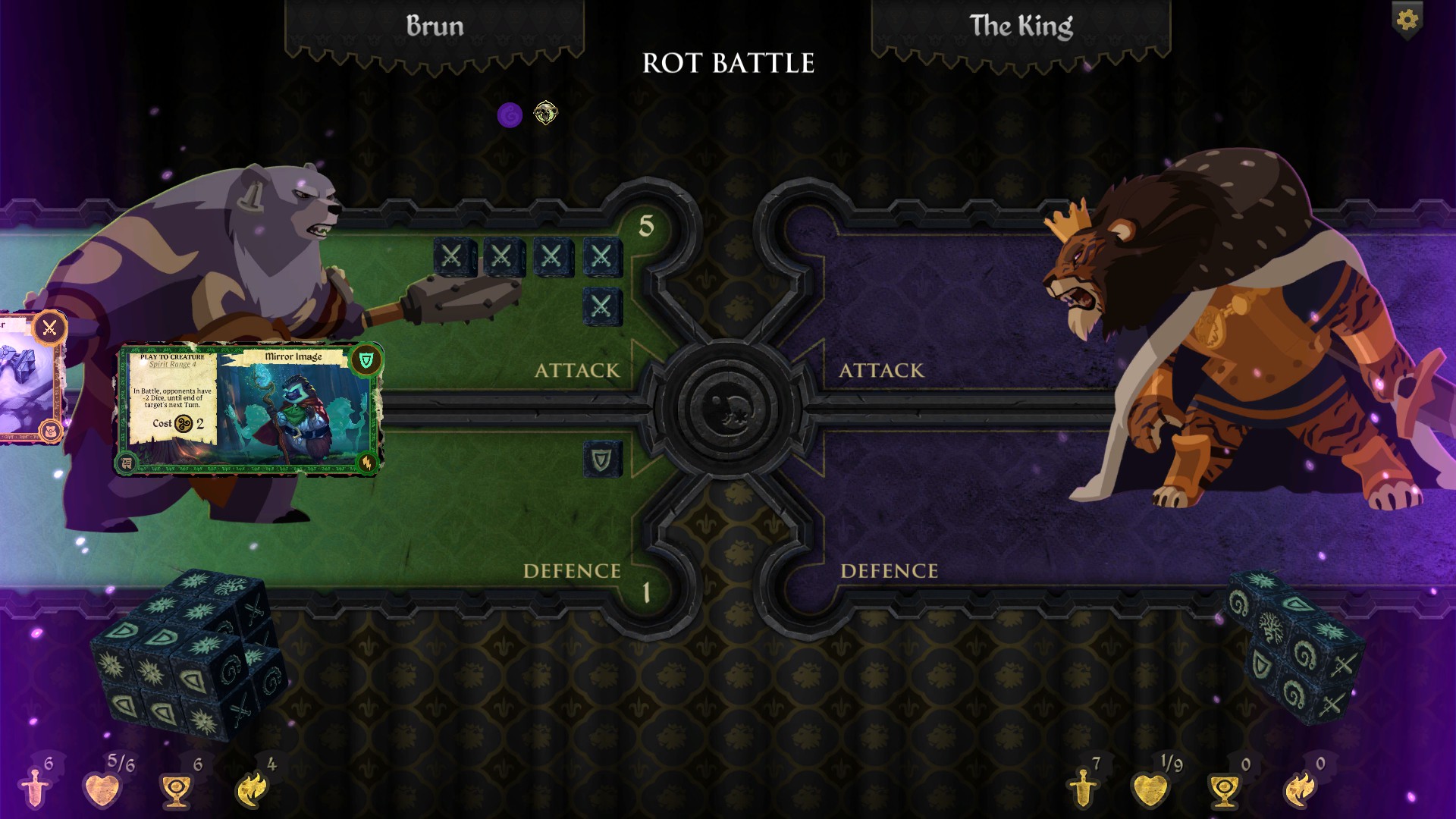1456x819 pixels.
Task: Click the purple Rot swirl icon
Action: (510, 115)
